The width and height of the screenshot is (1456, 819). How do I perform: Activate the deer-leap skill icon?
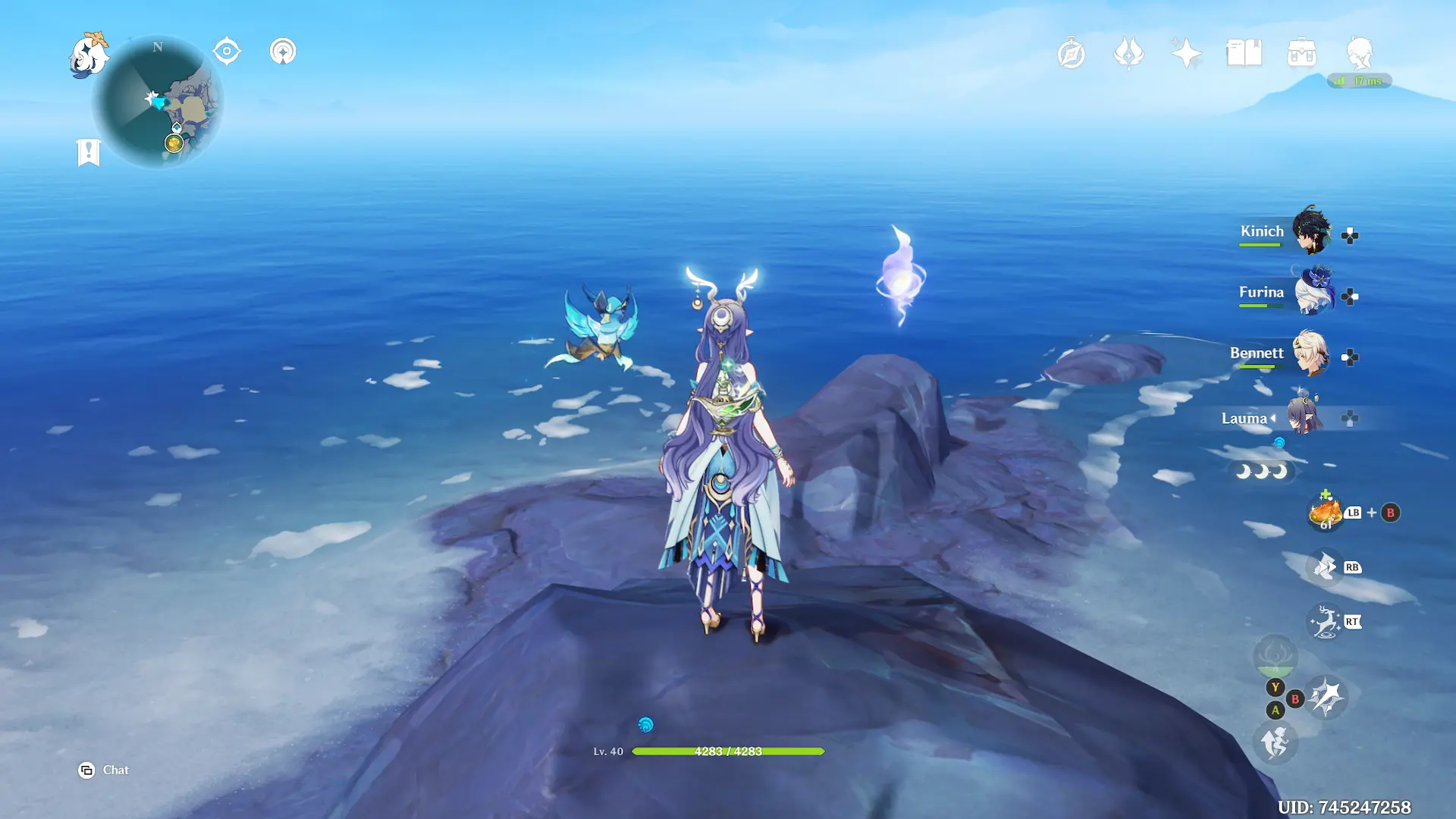point(1326,622)
